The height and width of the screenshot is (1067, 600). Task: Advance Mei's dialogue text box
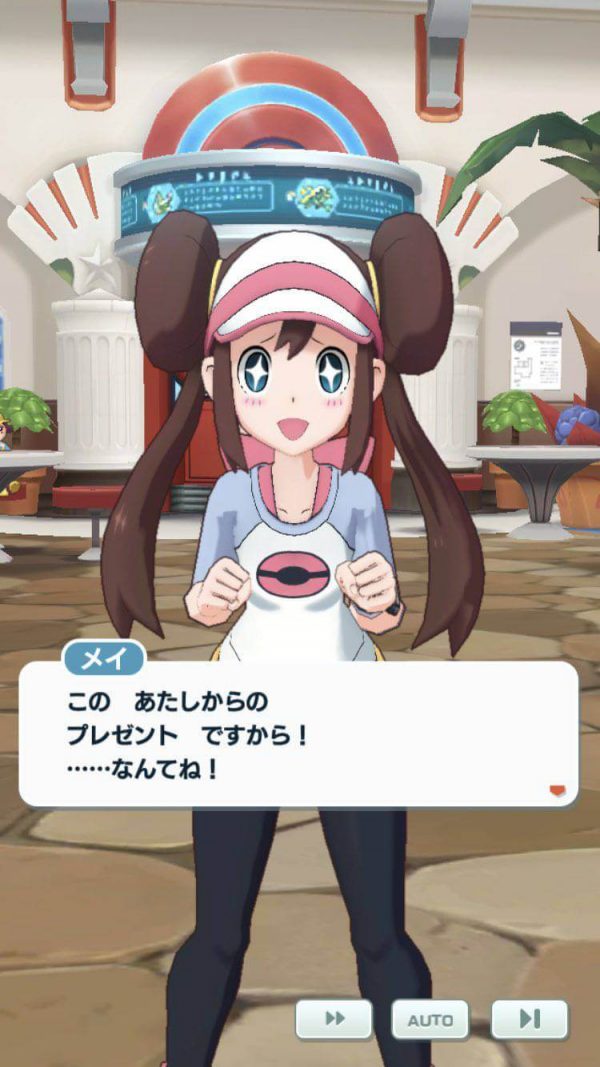(298, 733)
